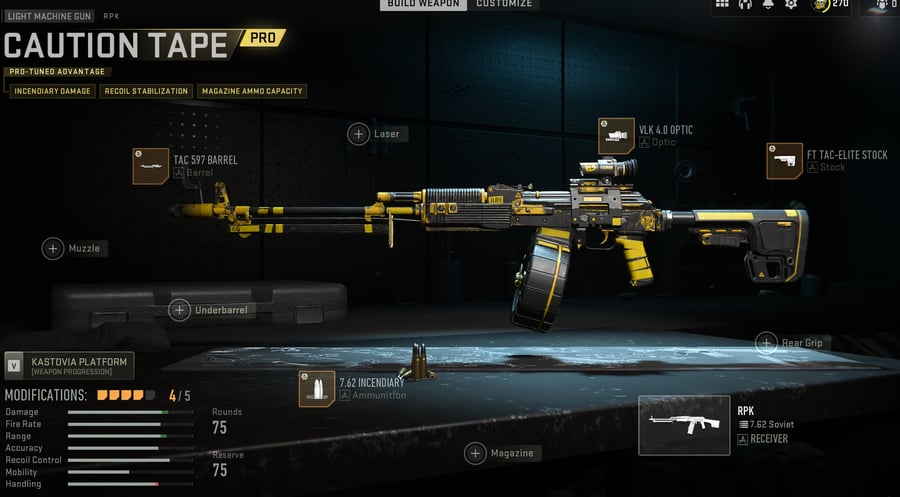Image resolution: width=900 pixels, height=497 pixels.
Task: Select the TAC 597 Barrel slot
Action: pyautogui.click(x=151, y=166)
